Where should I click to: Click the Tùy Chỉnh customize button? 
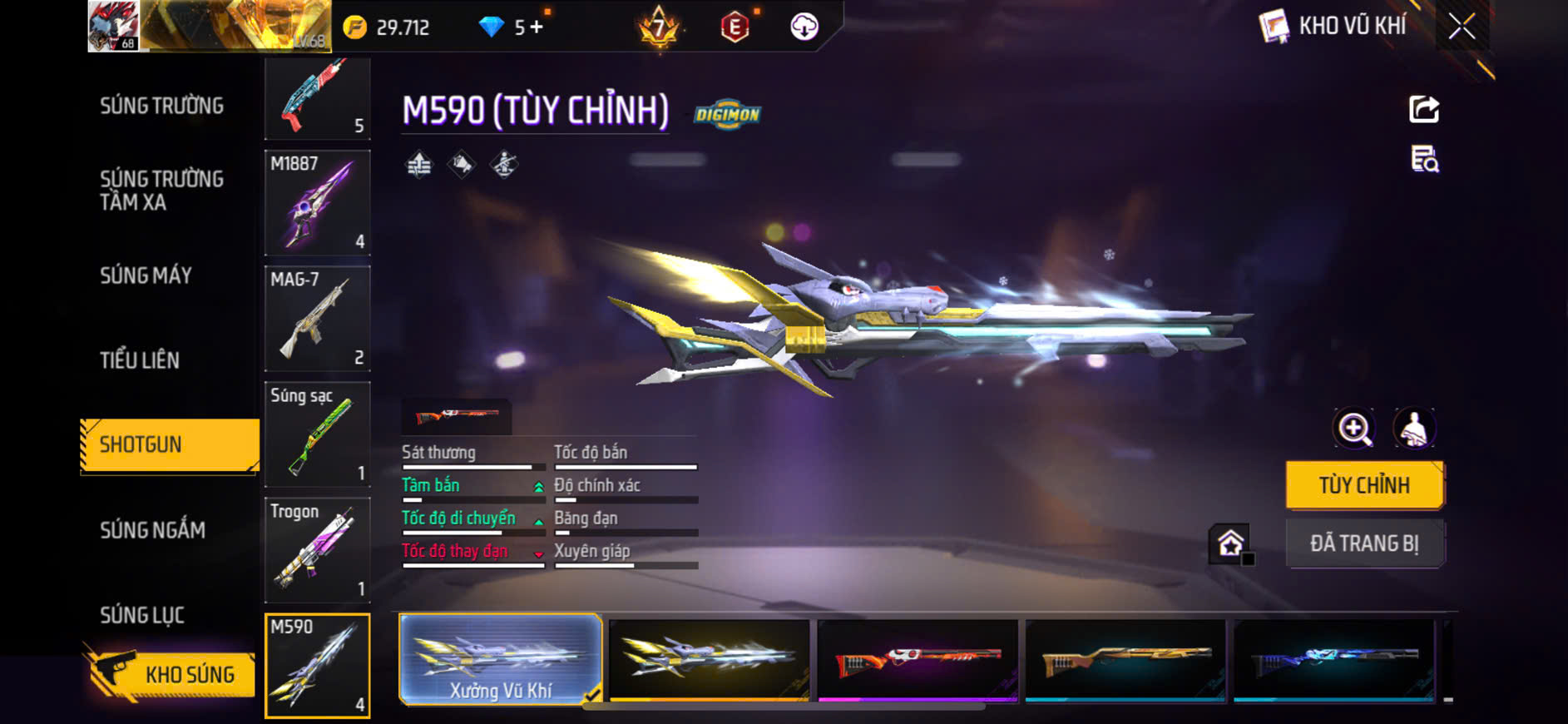click(1364, 485)
